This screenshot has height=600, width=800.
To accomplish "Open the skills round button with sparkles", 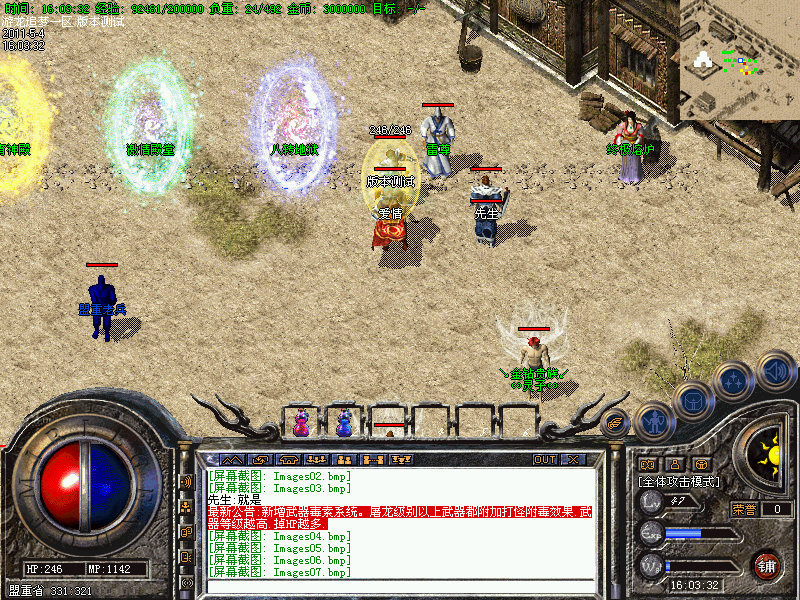I will pyautogui.click(x=732, y=380).
